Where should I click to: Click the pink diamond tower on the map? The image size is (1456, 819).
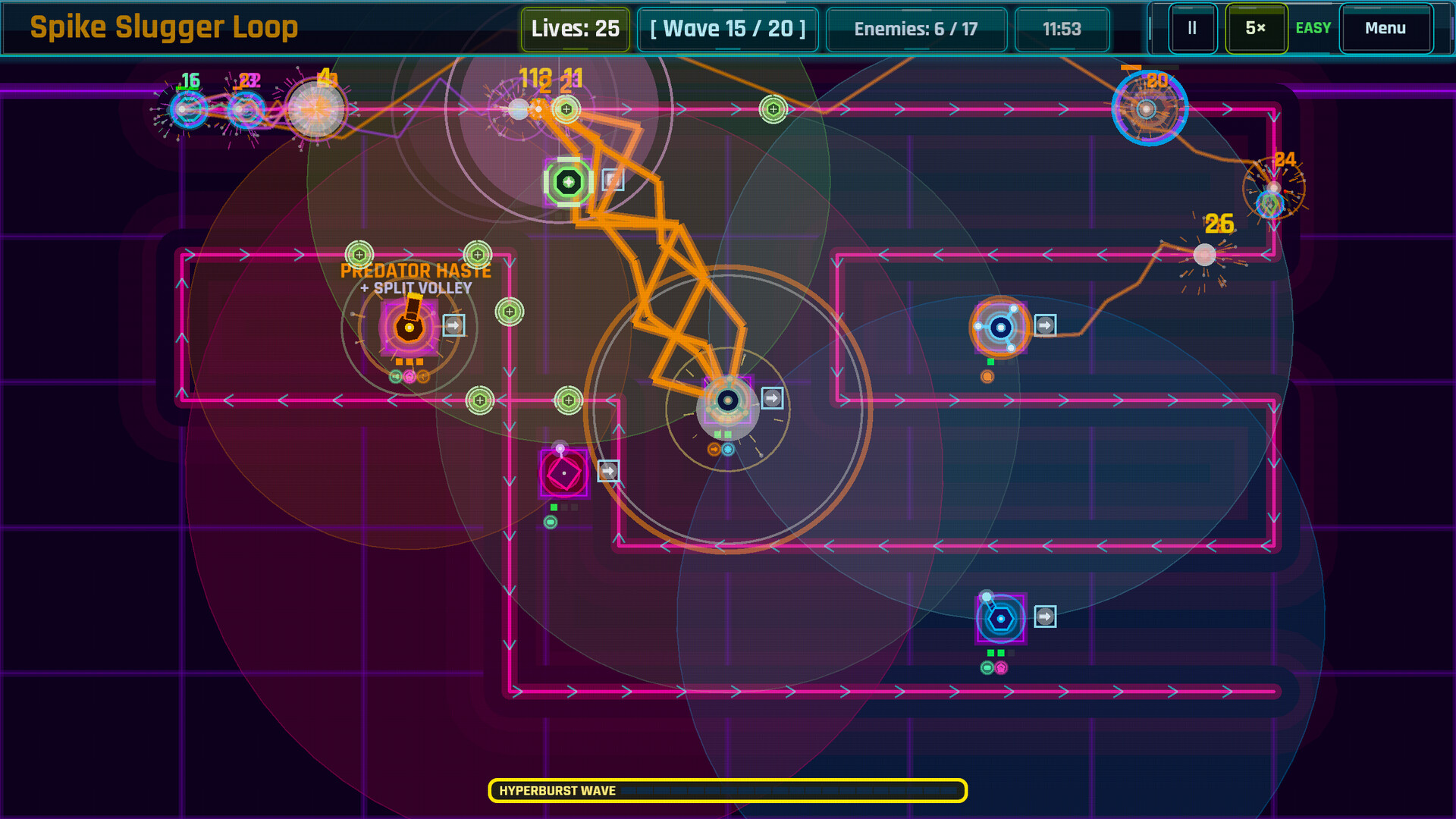pos(563,472)
